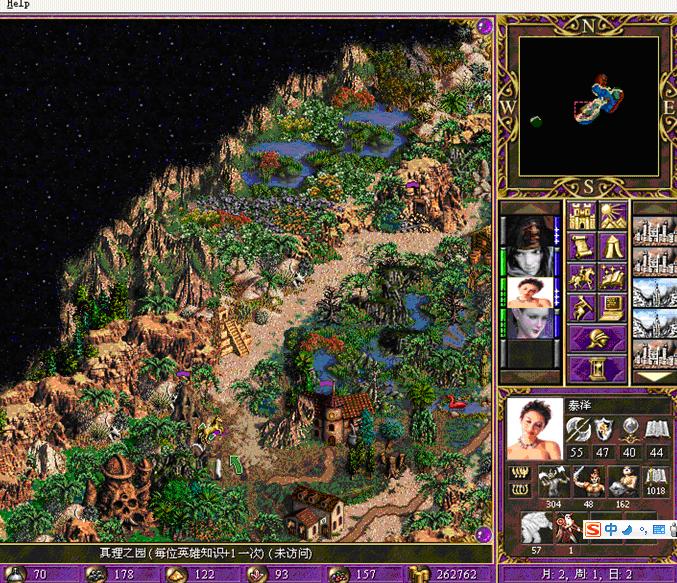Image resolution: width=677 pixels, height=583 pixels.
Task: Click the horseback rider move hero button
Action: tap(582, 277)
